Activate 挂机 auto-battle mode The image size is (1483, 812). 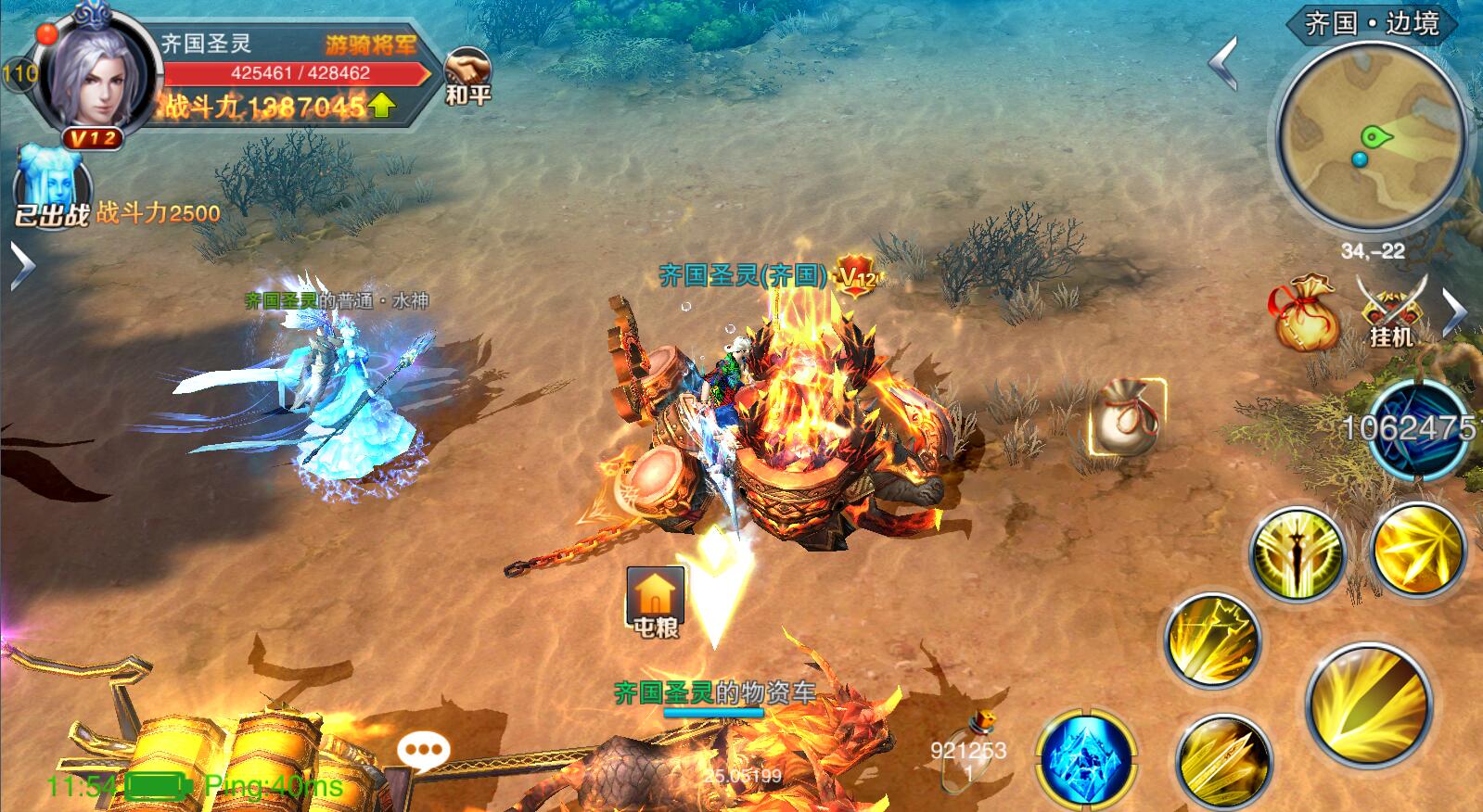(x=1390, y=311)
